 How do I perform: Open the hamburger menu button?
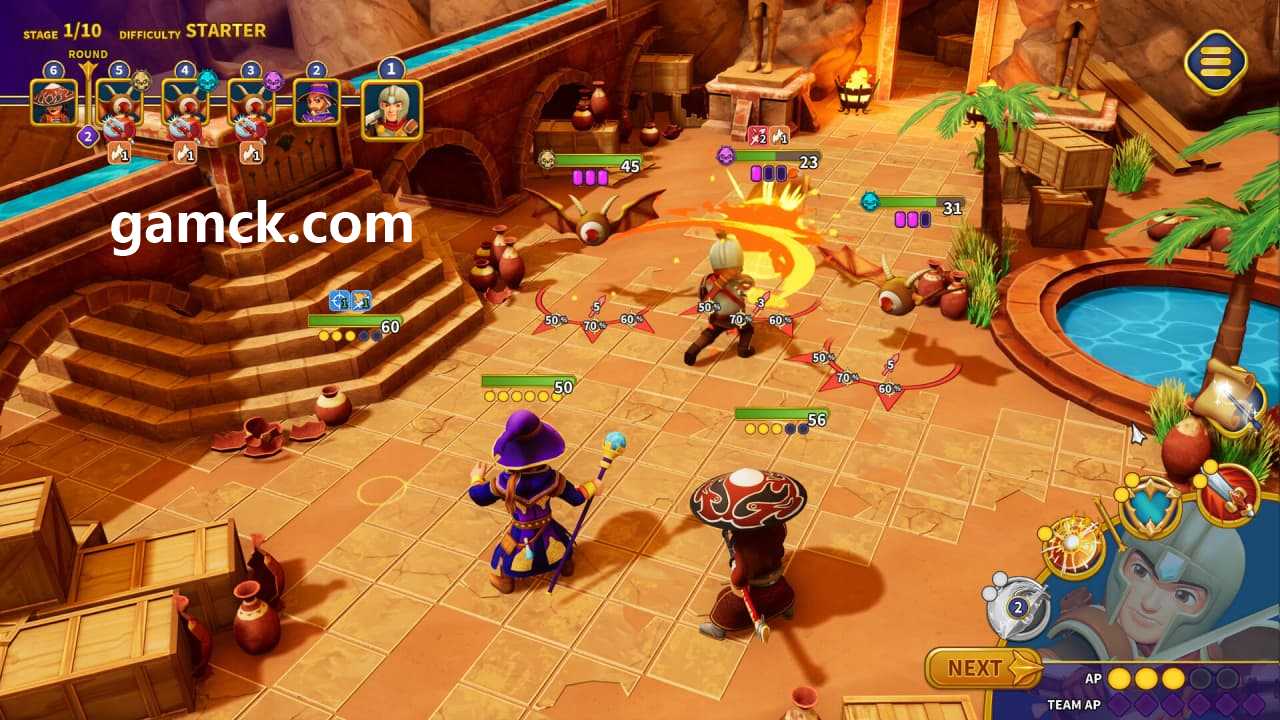pyautogui.click(x=1215, y=62)
